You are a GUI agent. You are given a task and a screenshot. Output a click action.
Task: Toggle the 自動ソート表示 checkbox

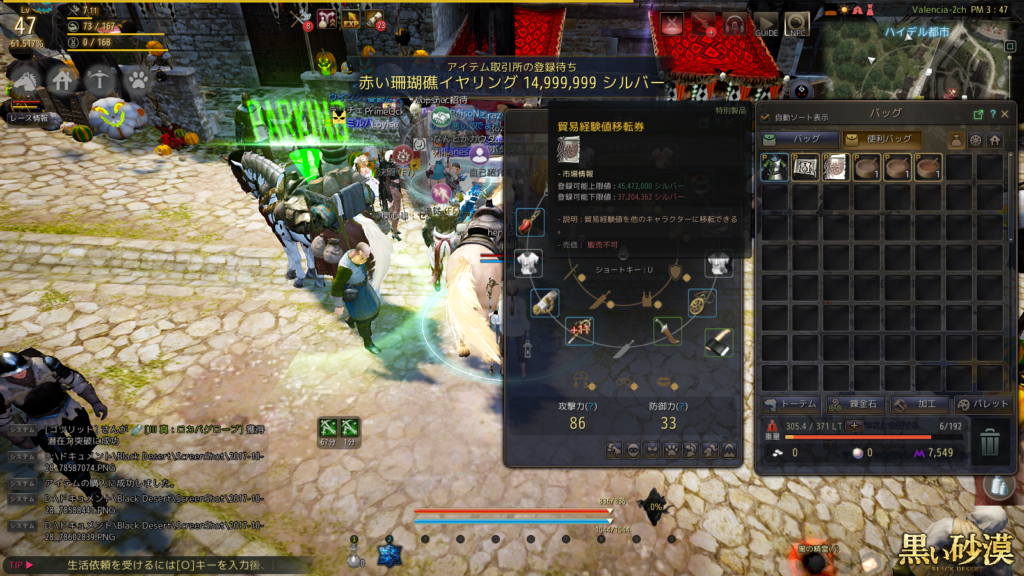766,117
